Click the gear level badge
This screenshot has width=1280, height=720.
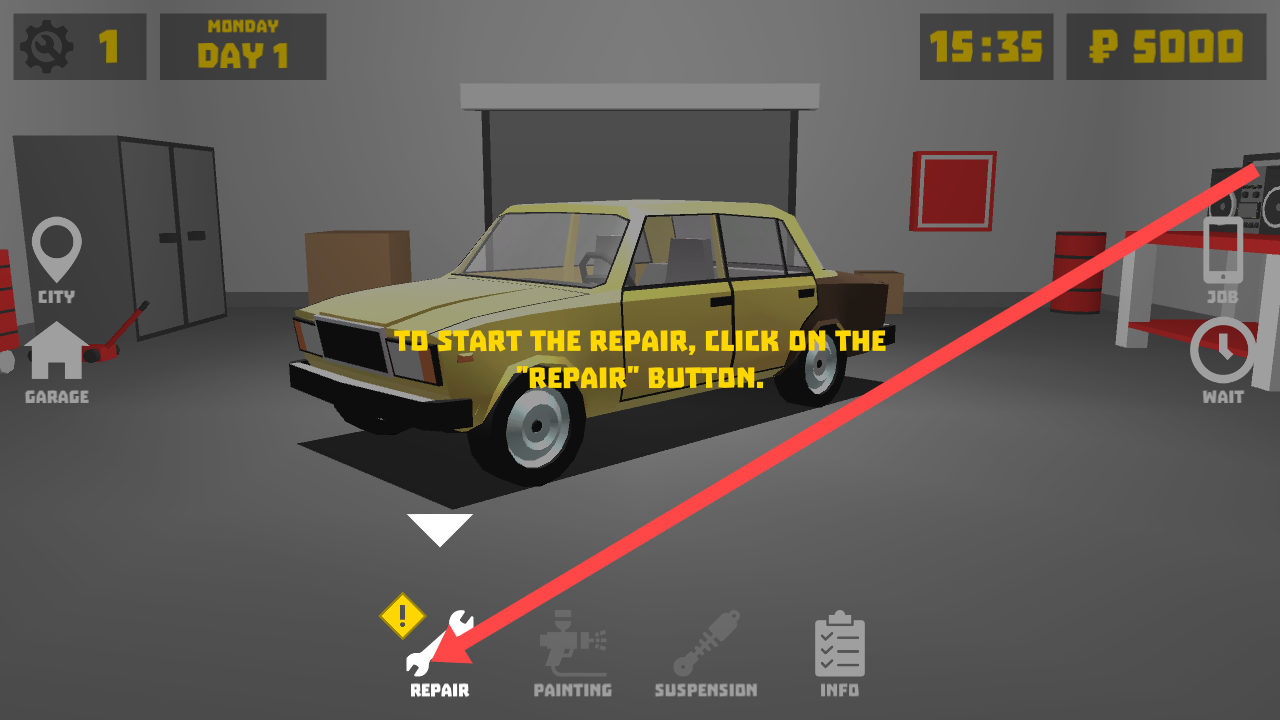tap(80, 47)
